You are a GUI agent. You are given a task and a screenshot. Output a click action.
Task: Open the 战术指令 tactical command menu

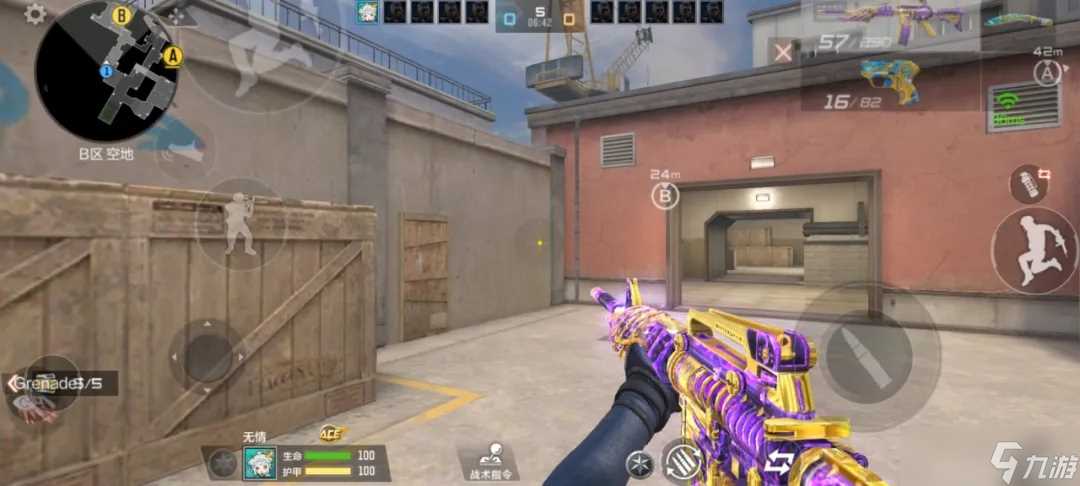pyautogui.click(x=491, y=461)
